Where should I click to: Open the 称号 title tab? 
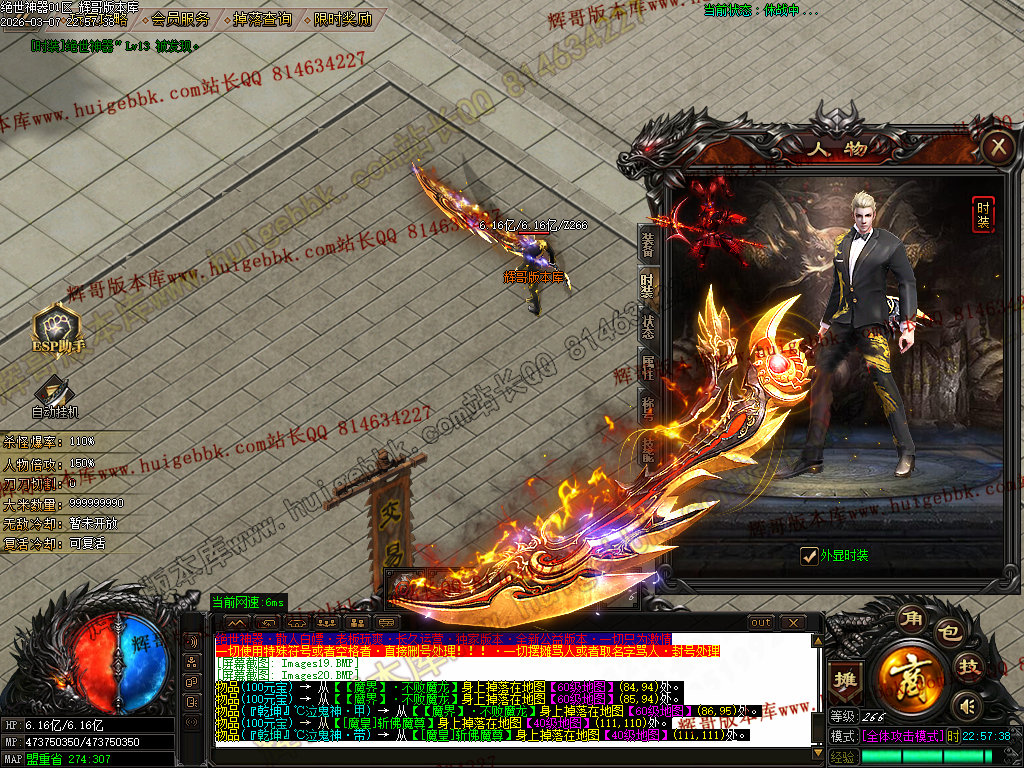pos(648,405)
